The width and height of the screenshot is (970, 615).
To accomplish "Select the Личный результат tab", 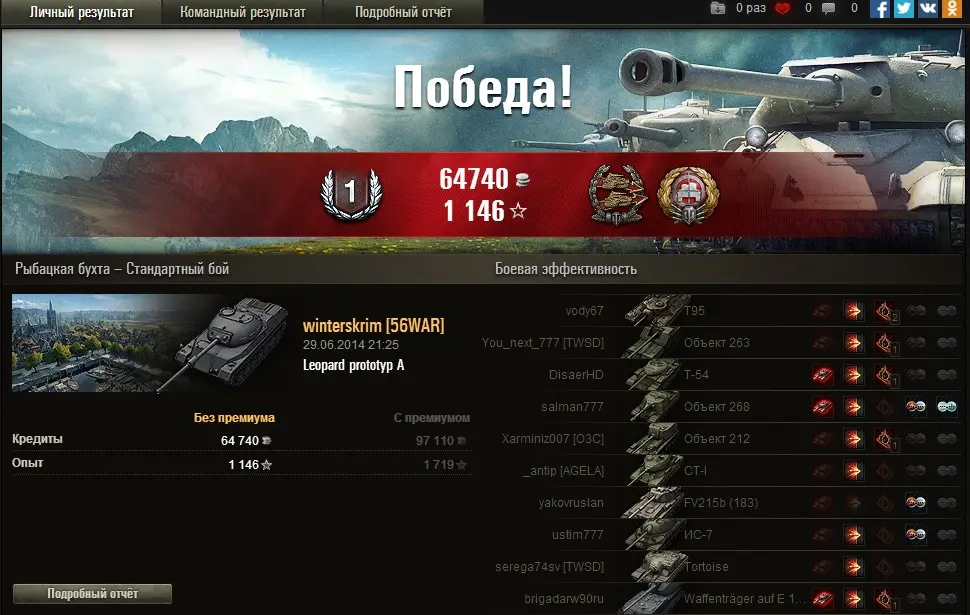I will [81, 12].
